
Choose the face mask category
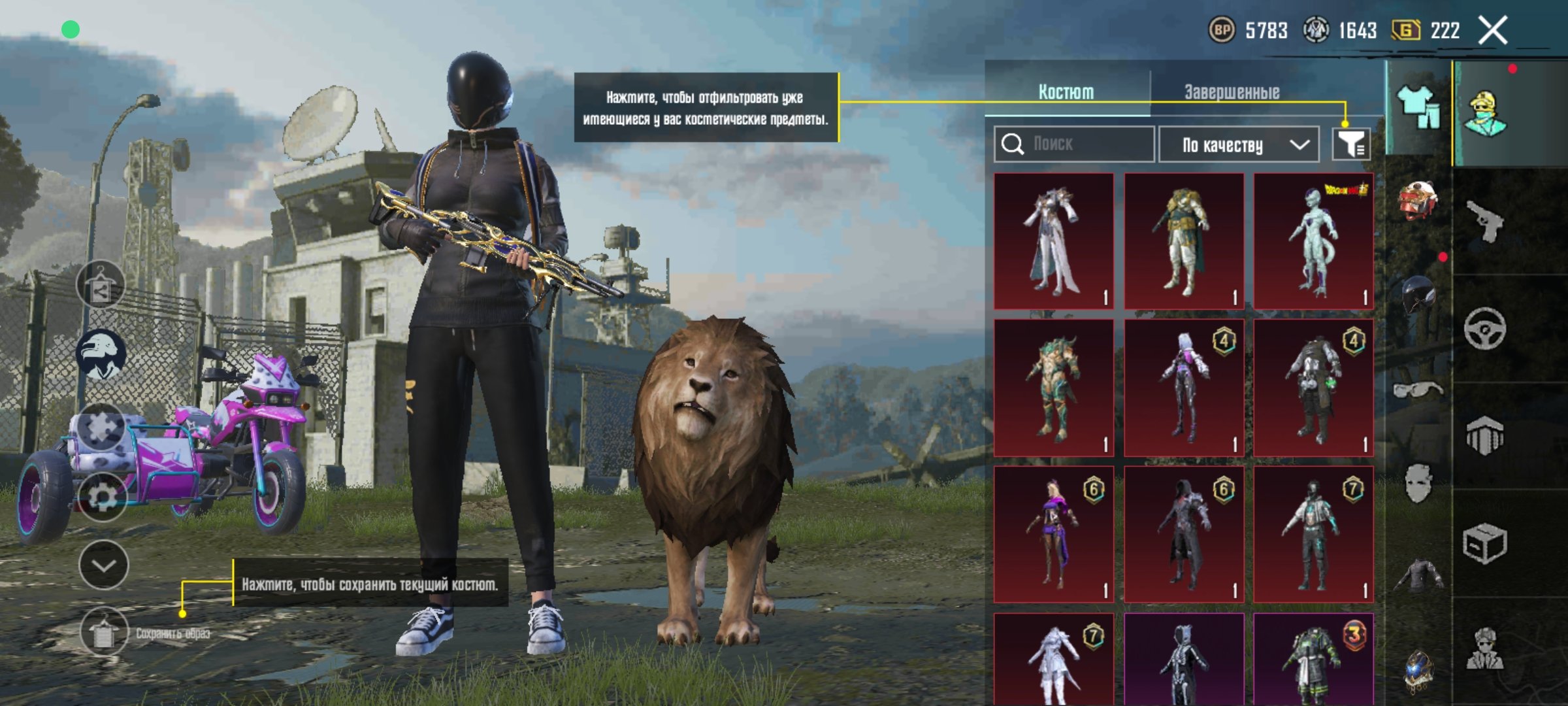click(1418, 484)
